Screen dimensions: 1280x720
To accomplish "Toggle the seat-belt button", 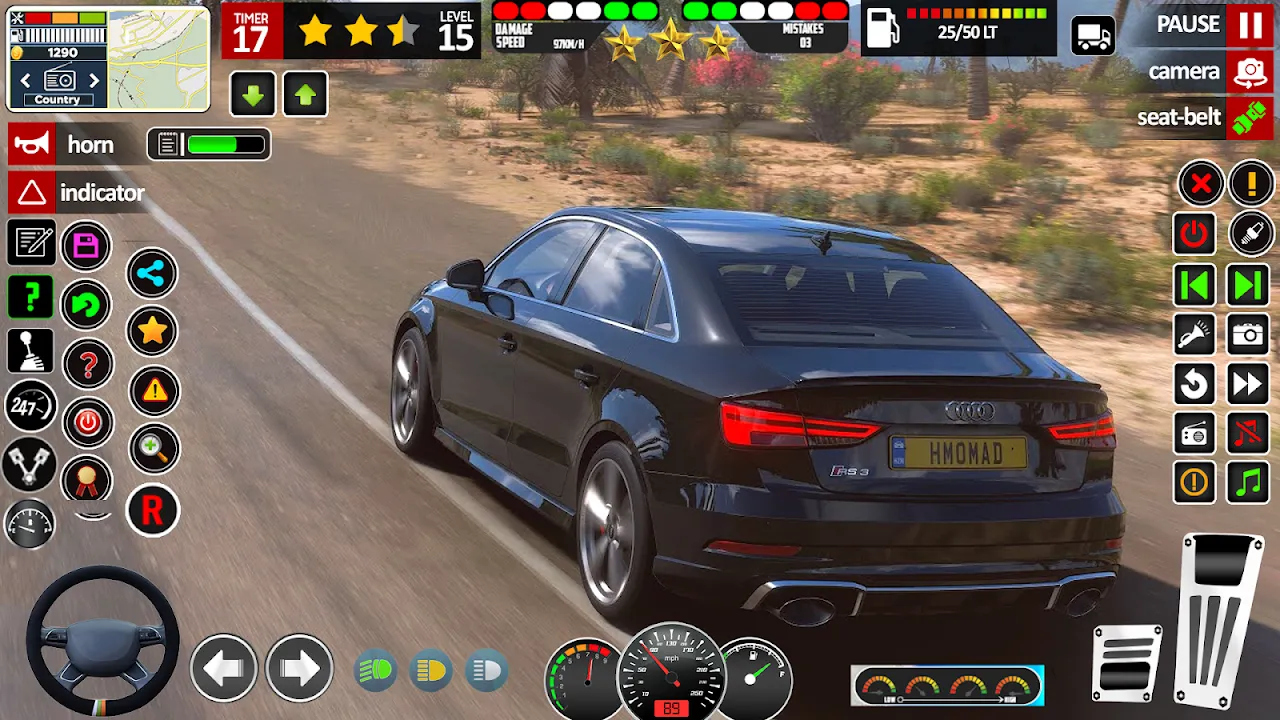I will (1249, 117).
